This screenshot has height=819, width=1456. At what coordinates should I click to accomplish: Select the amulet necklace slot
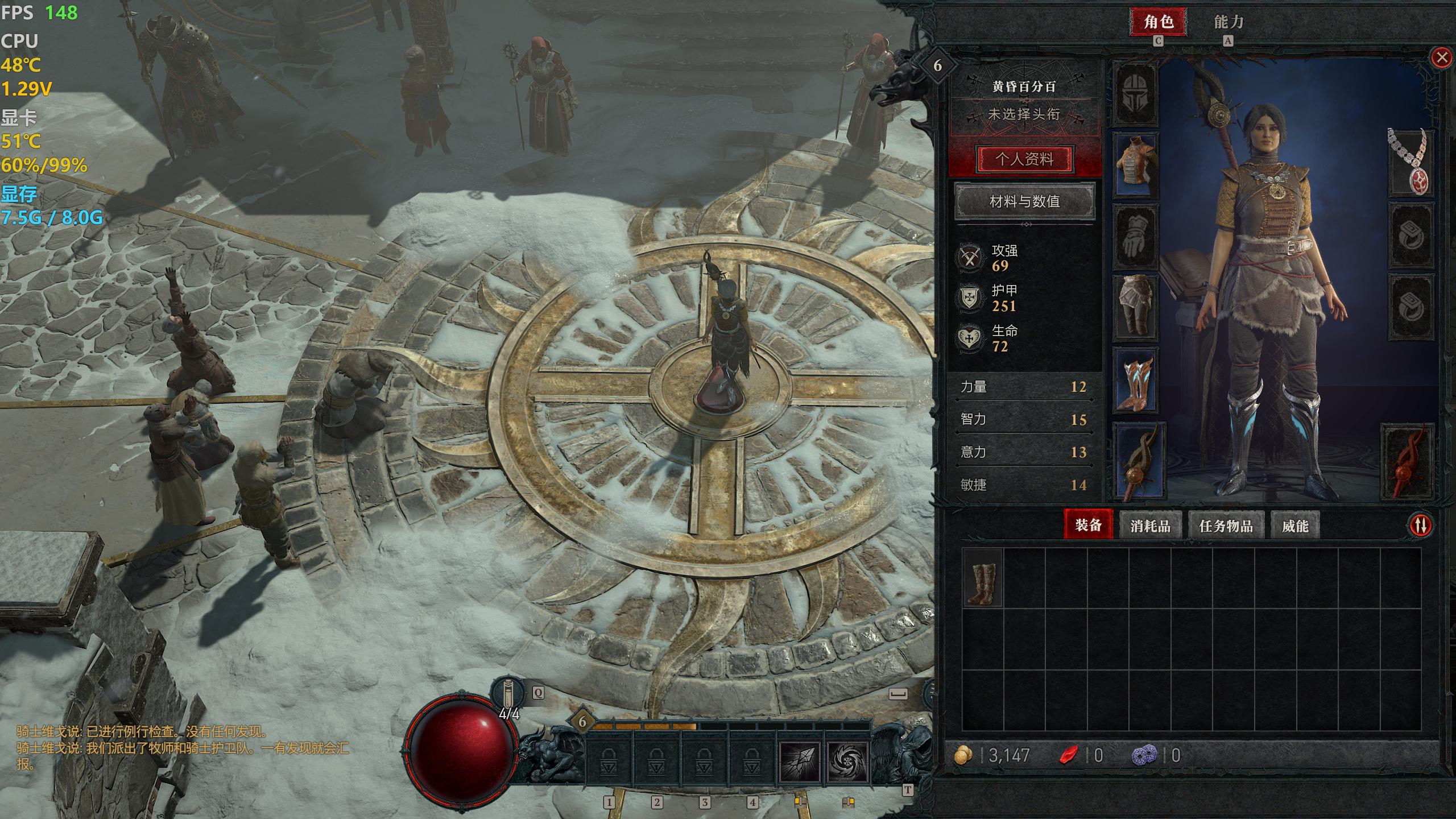pyautogui.click(x=1410, y=162)
